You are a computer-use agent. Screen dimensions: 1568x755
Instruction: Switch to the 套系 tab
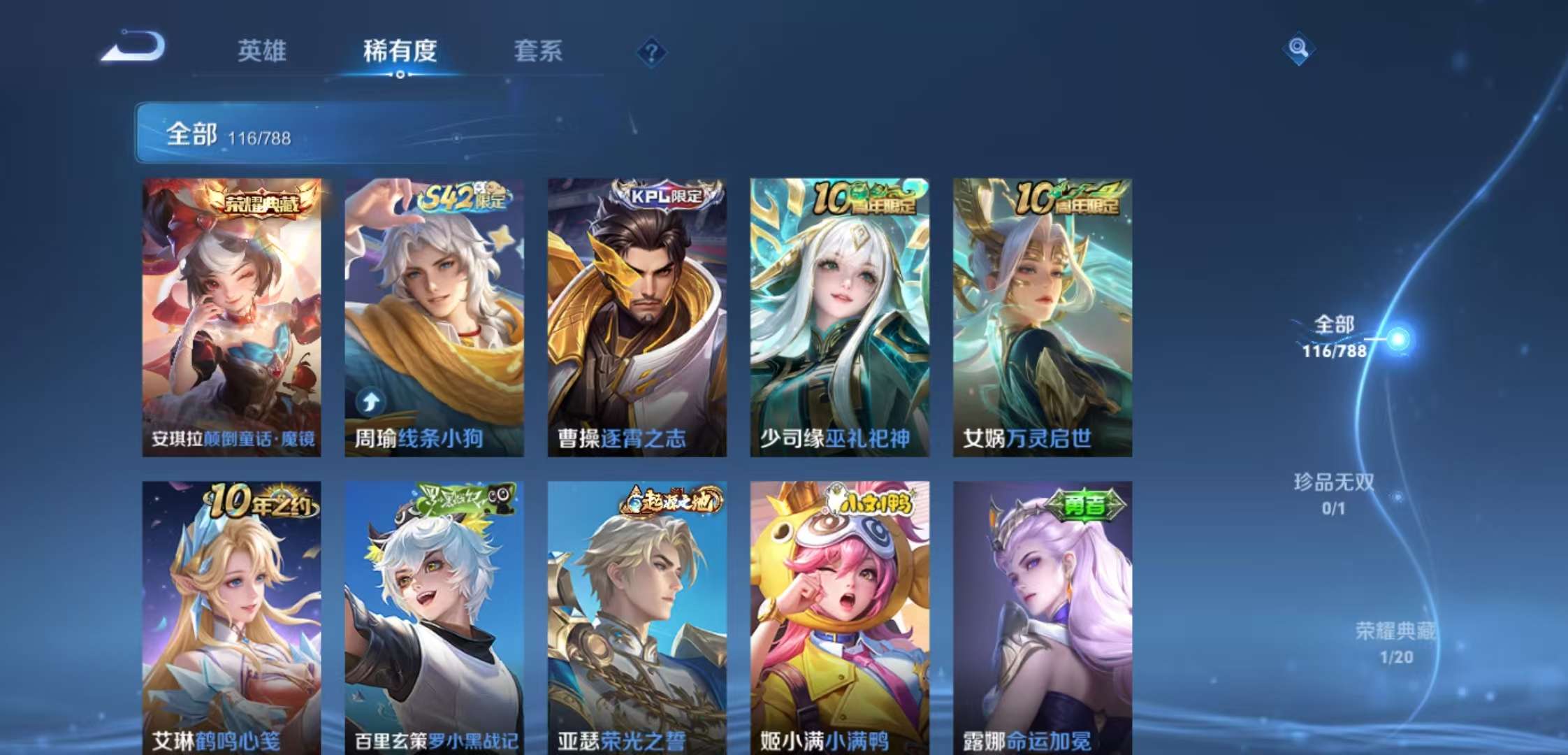coord(539,52)
